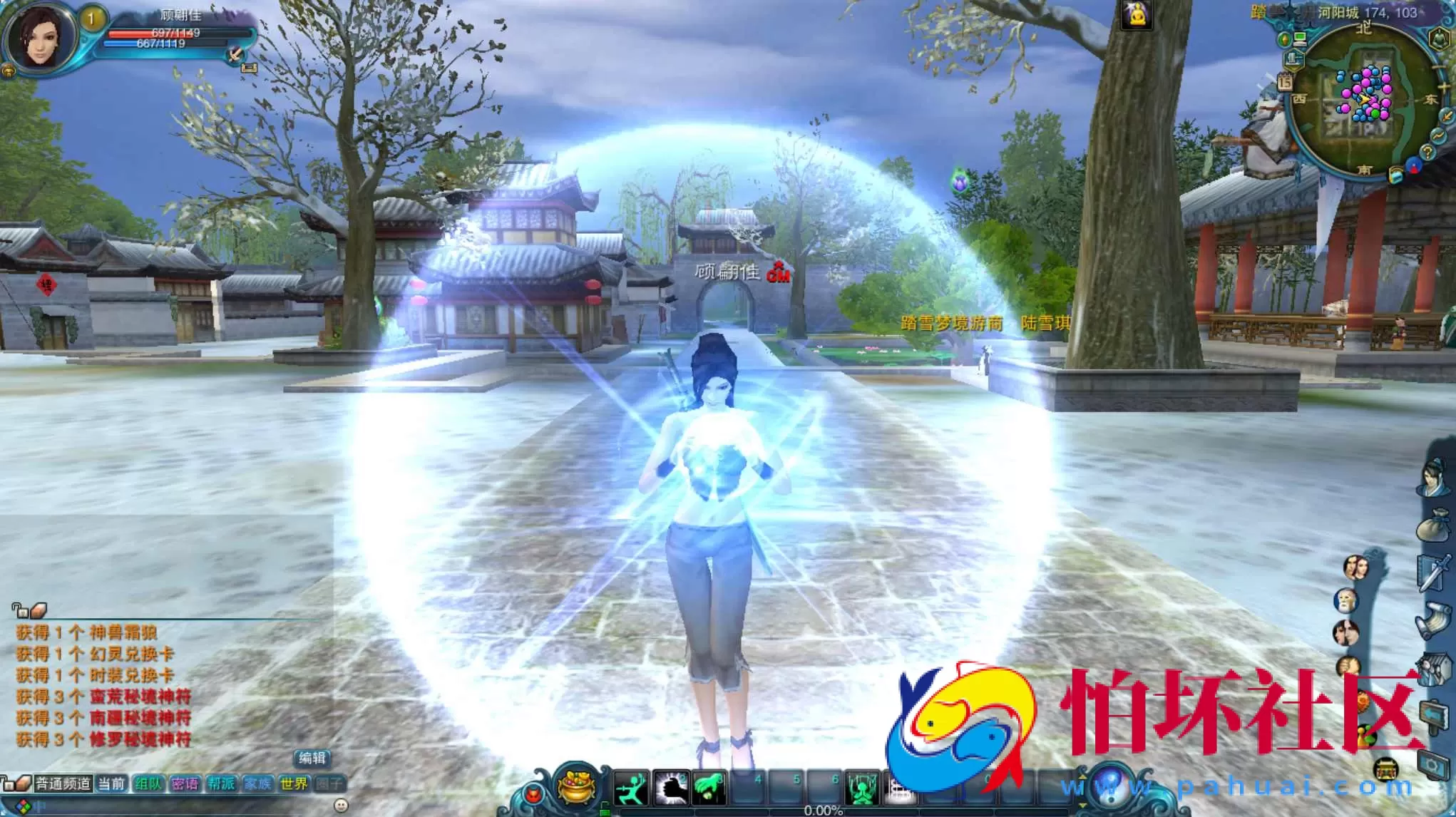Toggle the dark silhouette skill in slot 2
The height and width of the screenshot is (817, 1456).
(x=671, y=788)
